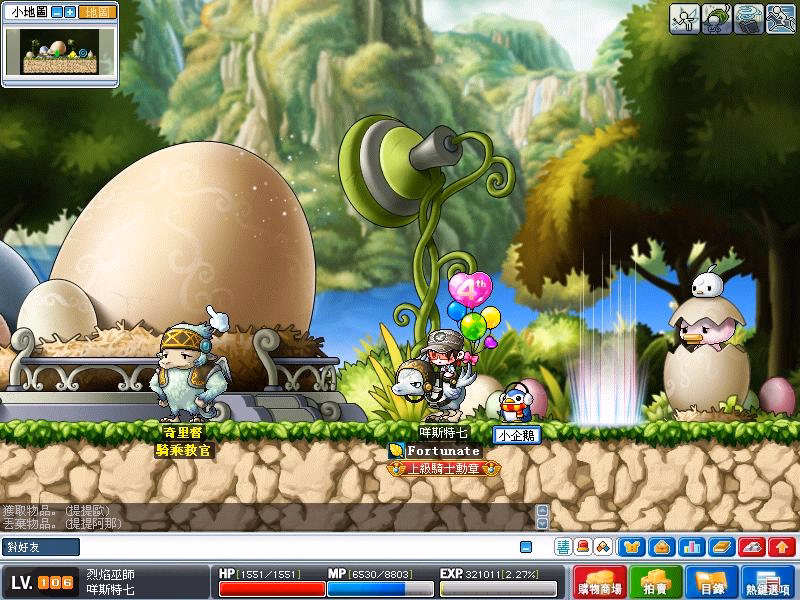Screen dimensions: 800x600
Task: Click the minimap plus button
Action: (x=70, y=13)
